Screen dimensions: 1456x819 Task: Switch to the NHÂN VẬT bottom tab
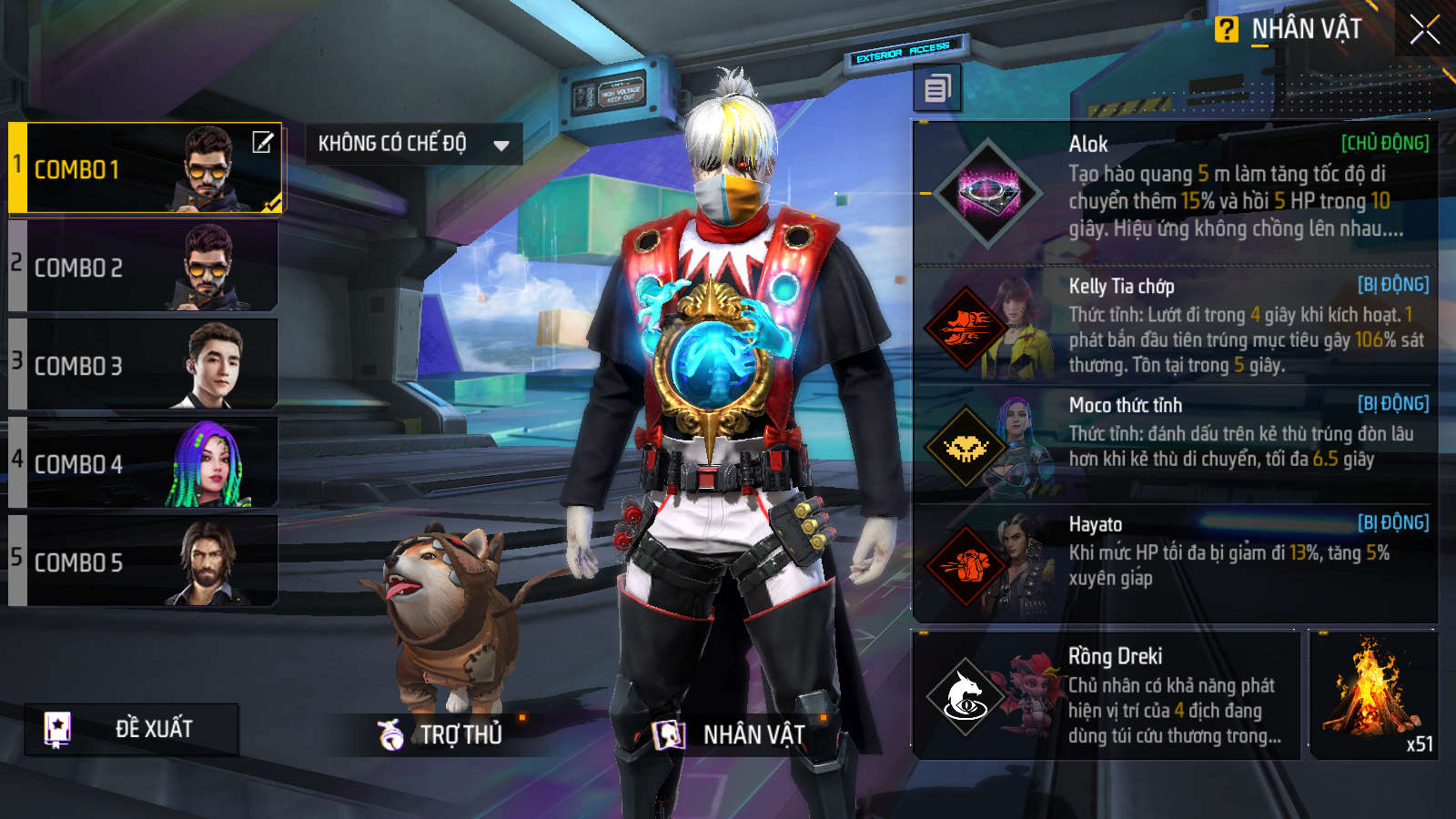[730, 734]
